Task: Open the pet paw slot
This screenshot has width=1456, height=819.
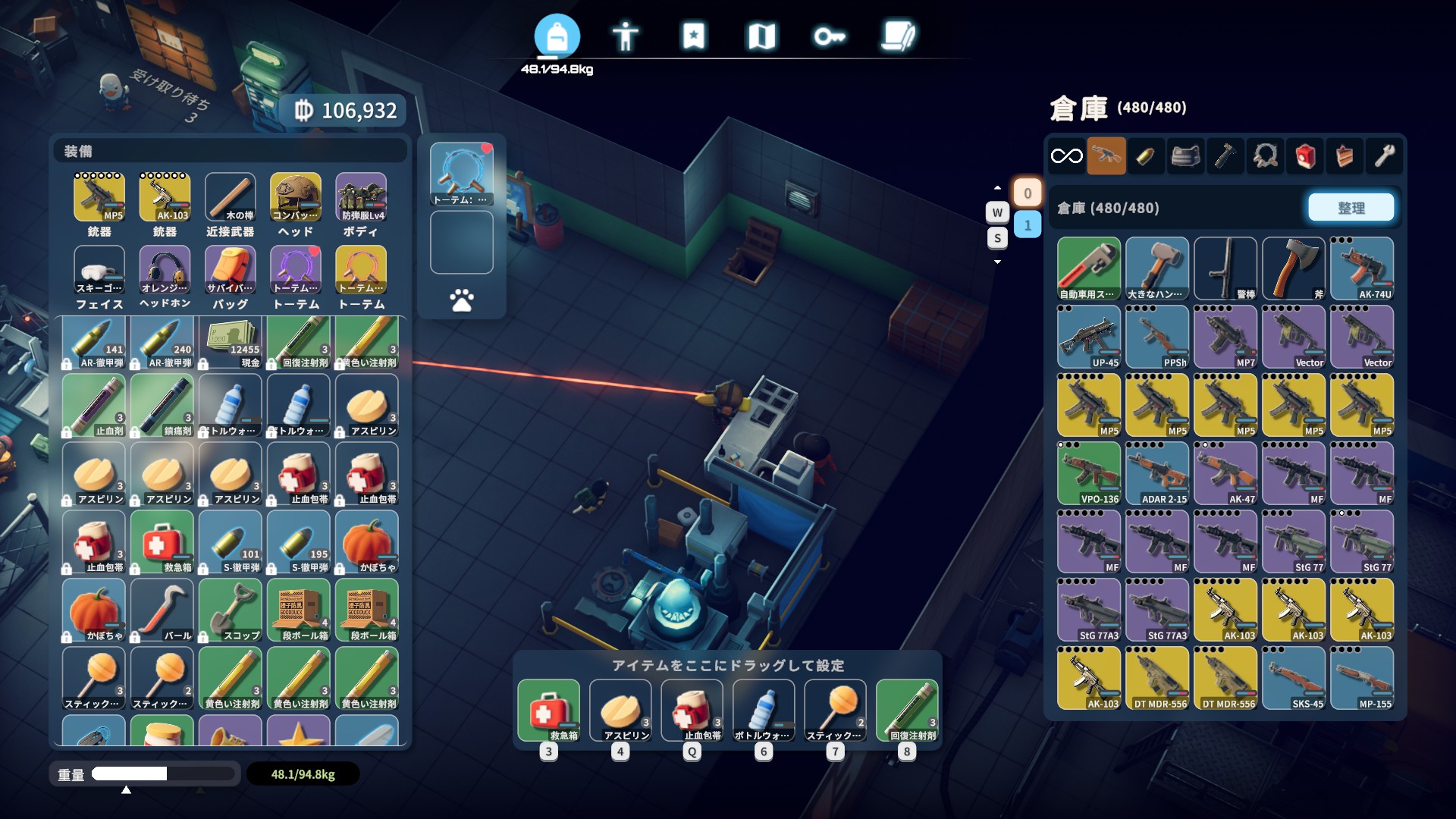Action: [x=461, y=300]
